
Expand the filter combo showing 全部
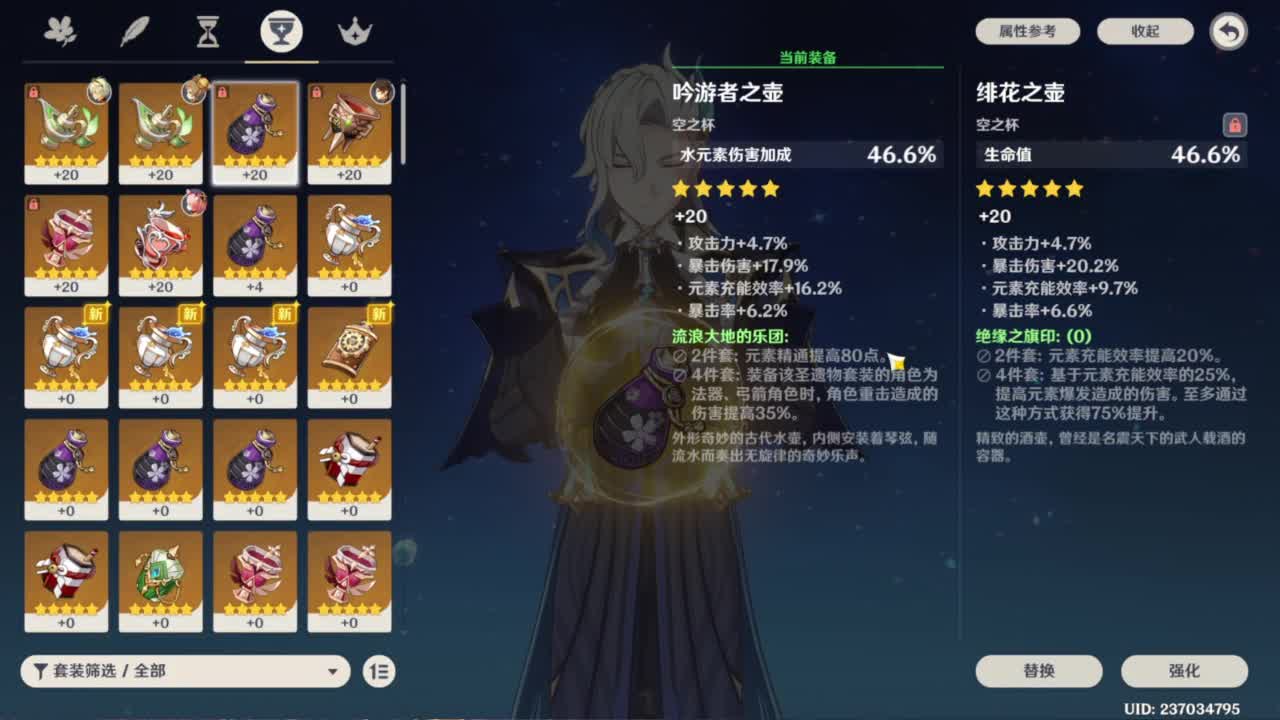[185, 671]
